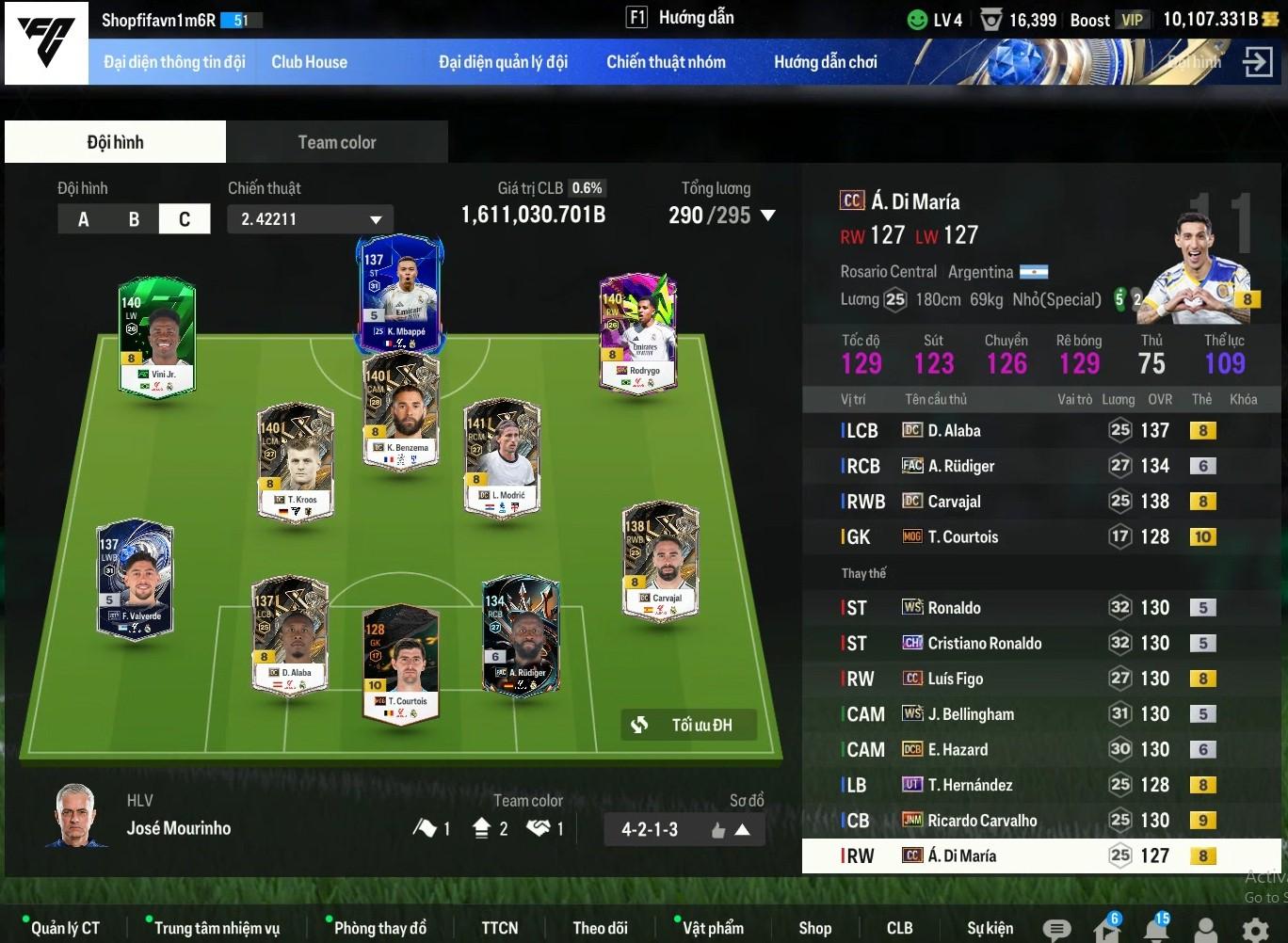Image resolution: width=1288 pixels, height=943 pixels.
Task: Go to Phòng thay đồ
Action: pos(379,928)
